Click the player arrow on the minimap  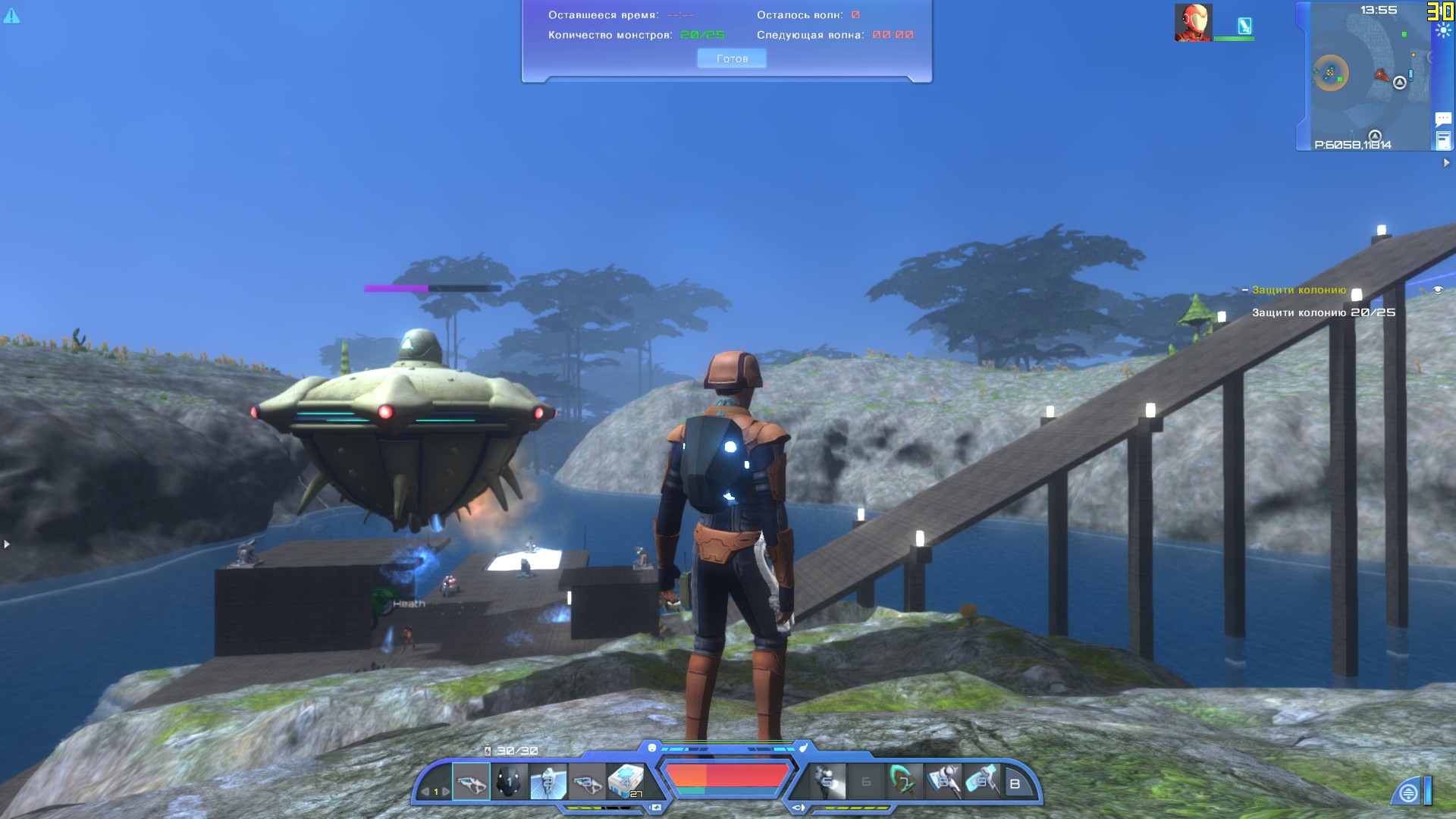1382,76
